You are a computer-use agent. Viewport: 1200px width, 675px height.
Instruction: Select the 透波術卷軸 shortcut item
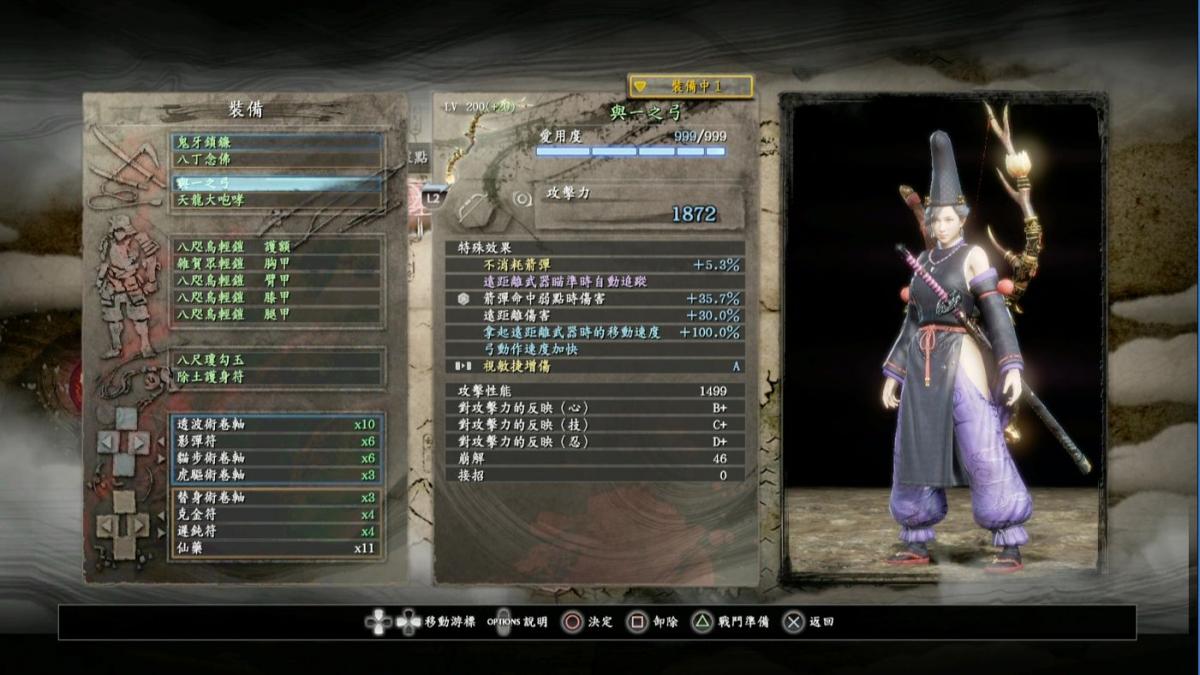coord(276,424)
